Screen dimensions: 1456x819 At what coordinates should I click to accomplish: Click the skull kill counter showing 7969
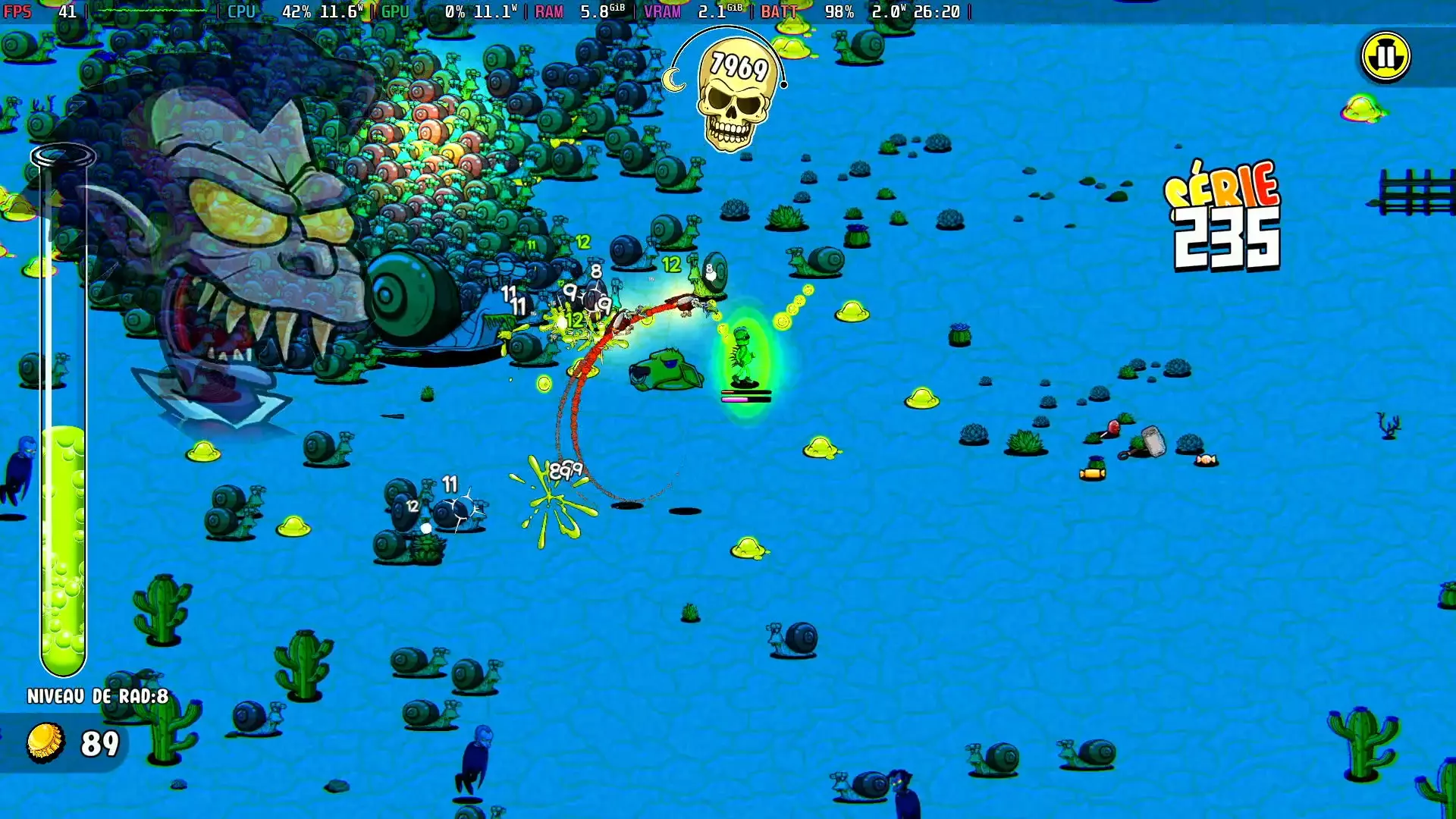tap(734, 91)
